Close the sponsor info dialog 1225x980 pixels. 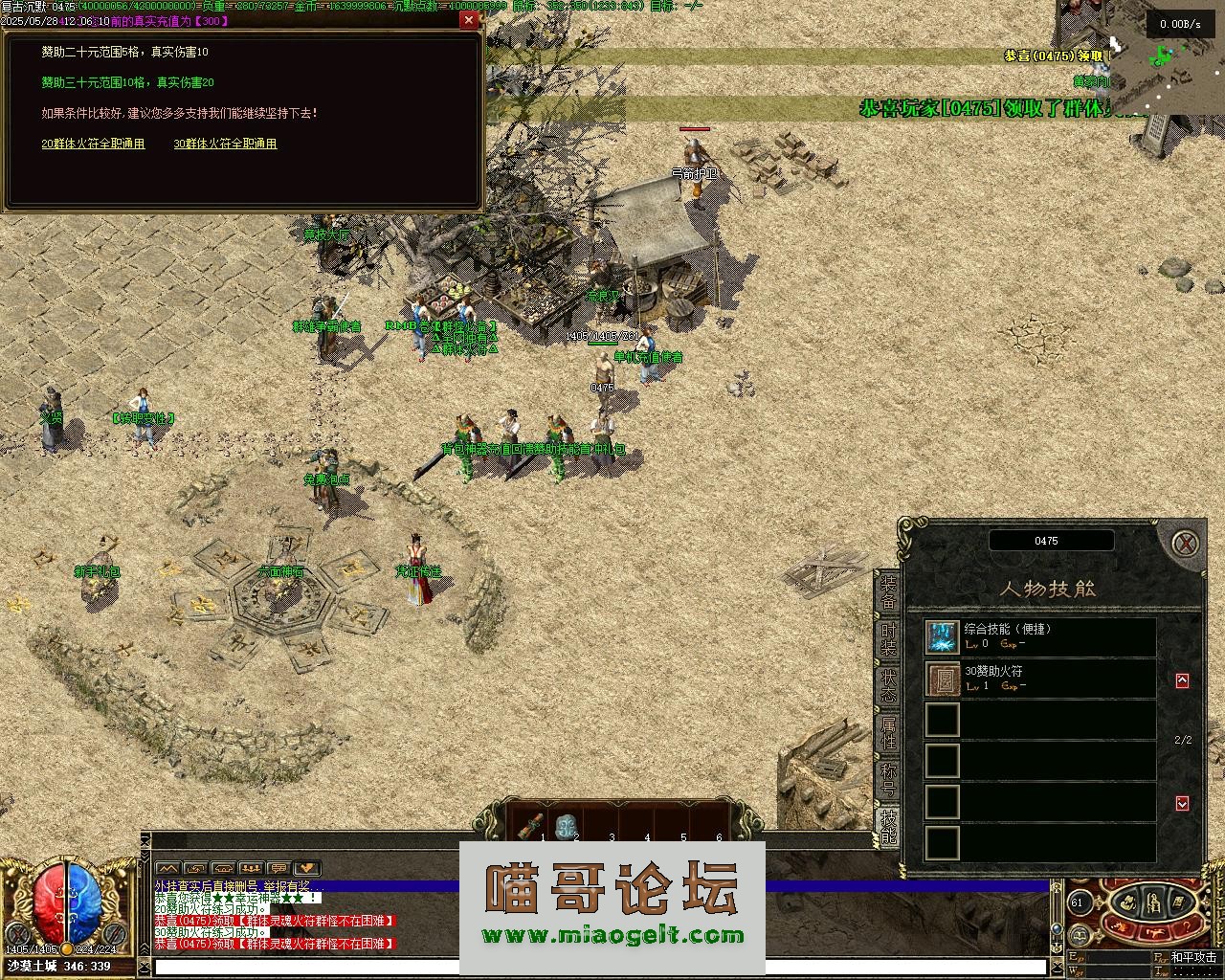point(469,19)
